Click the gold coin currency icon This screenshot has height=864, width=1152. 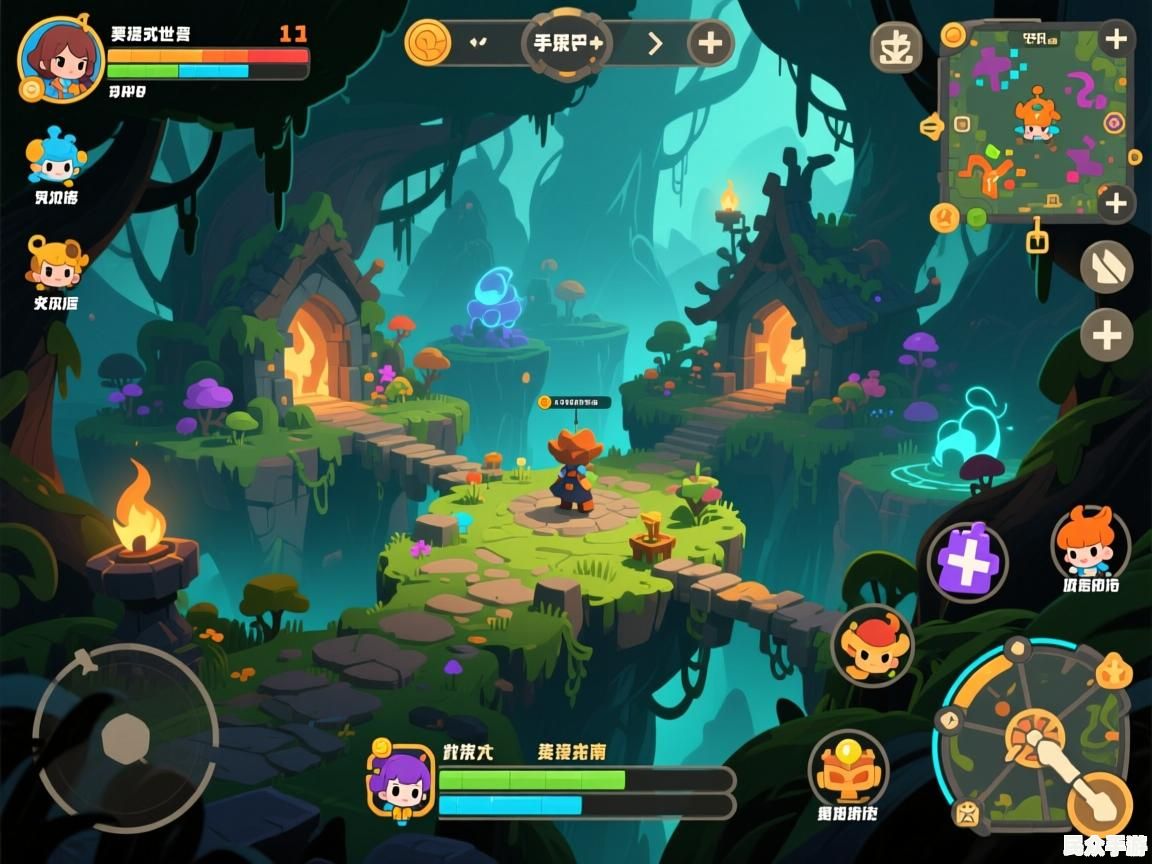click(428, 43)
